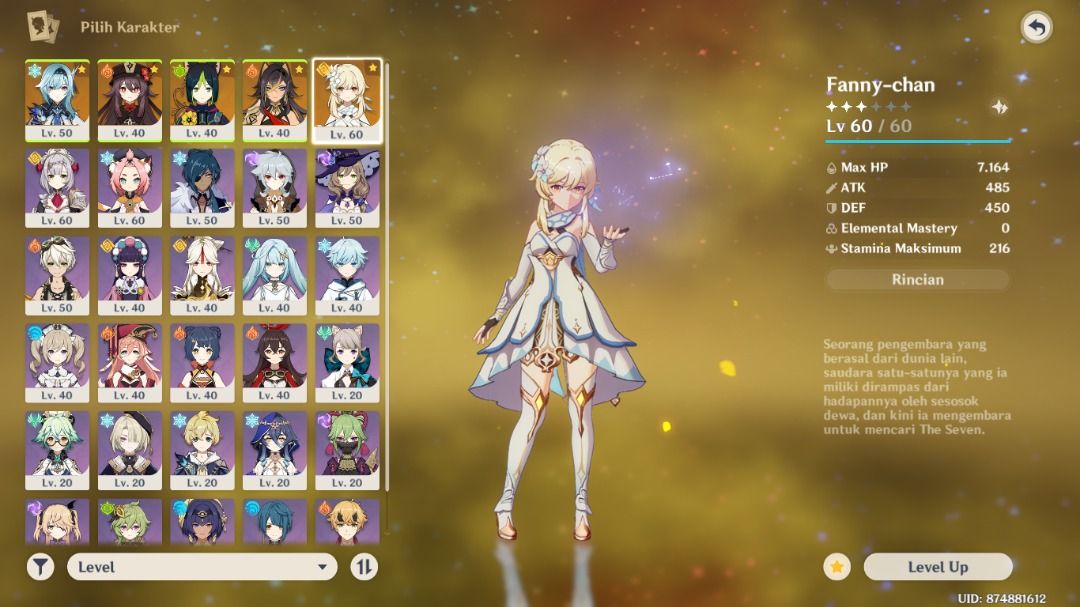Pick the Sucrose character tile
Screen dimensions: 1080x607
57,447
